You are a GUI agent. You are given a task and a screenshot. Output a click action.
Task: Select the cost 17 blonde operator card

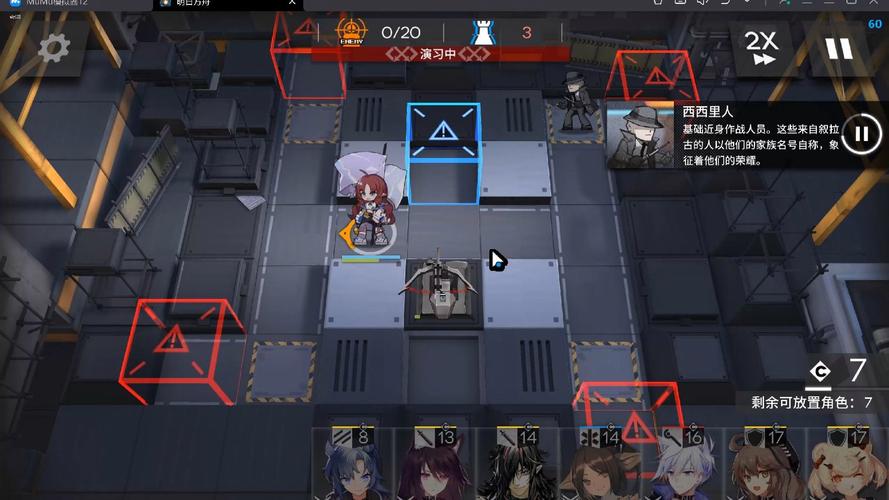click(x=848, y=465)
